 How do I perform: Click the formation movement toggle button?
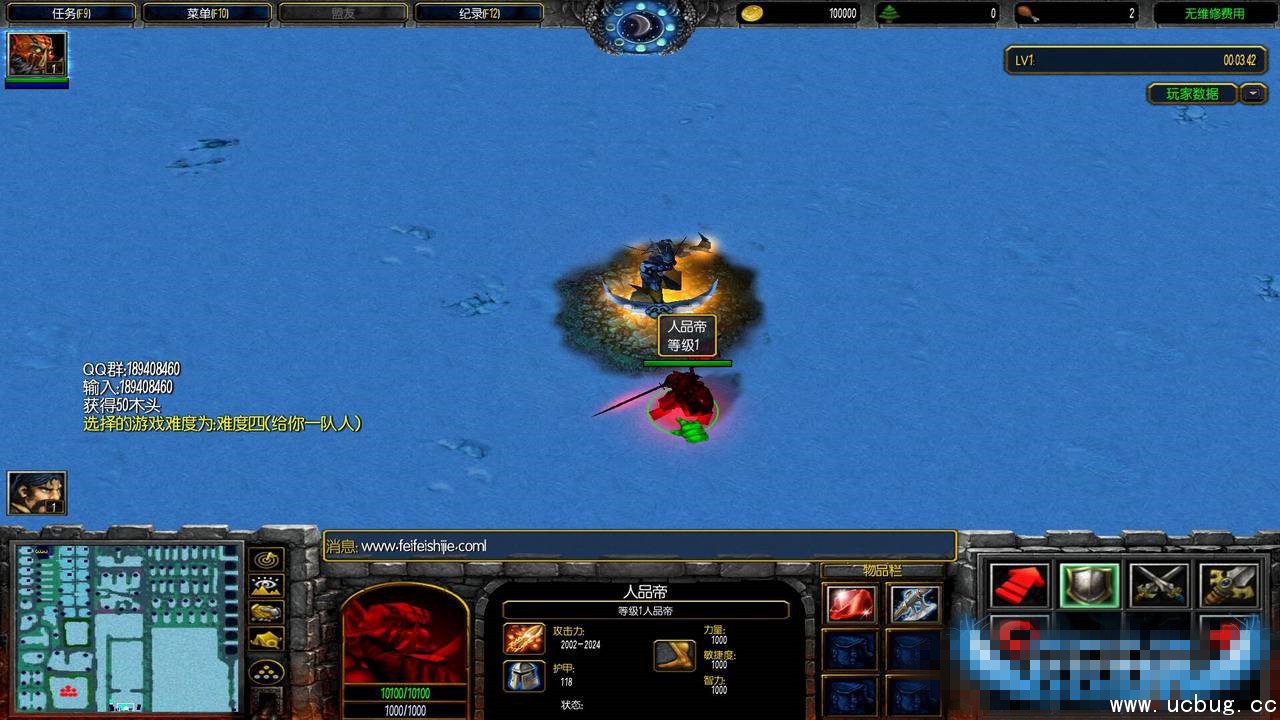267,670
